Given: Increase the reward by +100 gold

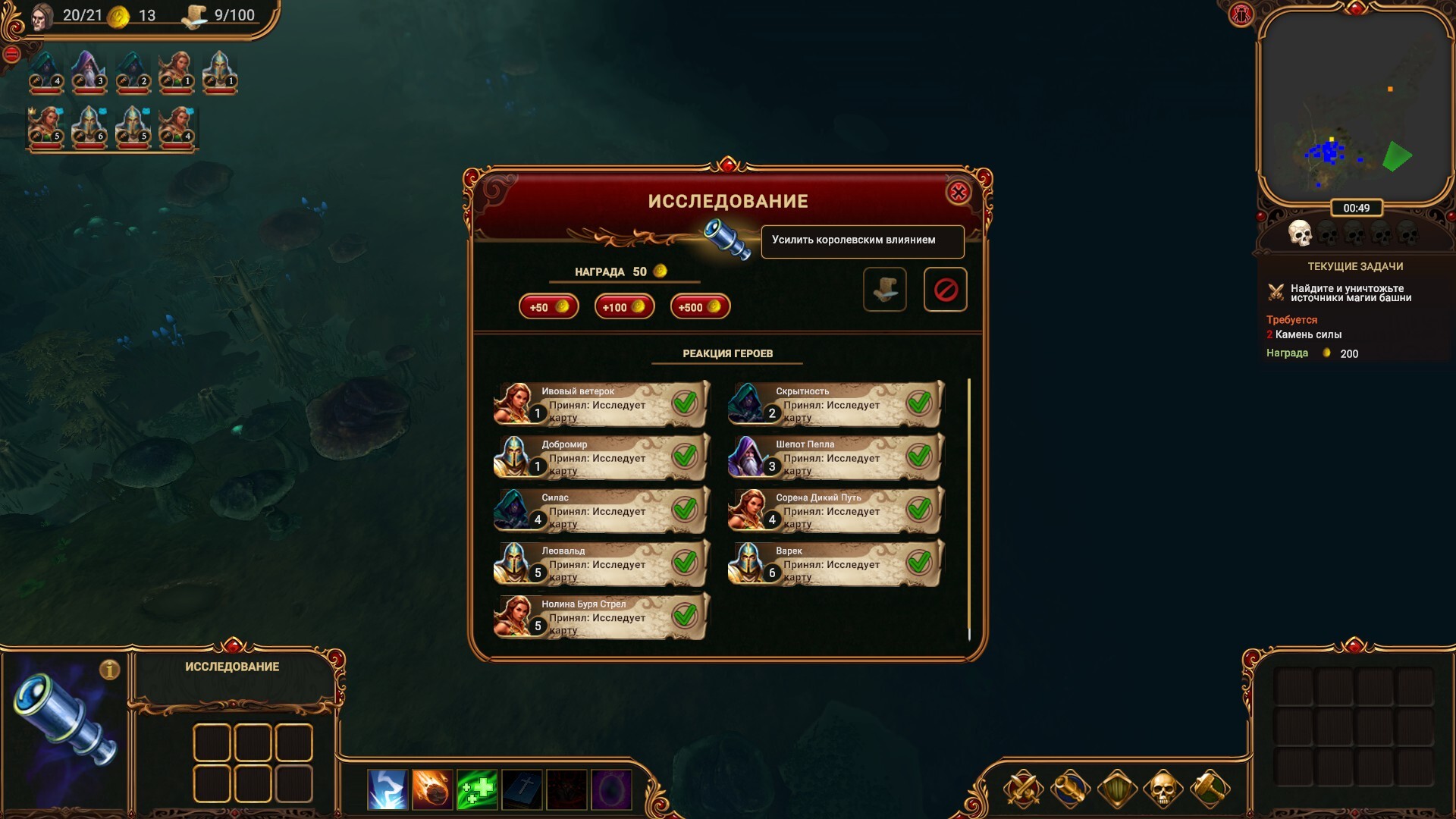Looking at the screenshot, I should (624, 307).
